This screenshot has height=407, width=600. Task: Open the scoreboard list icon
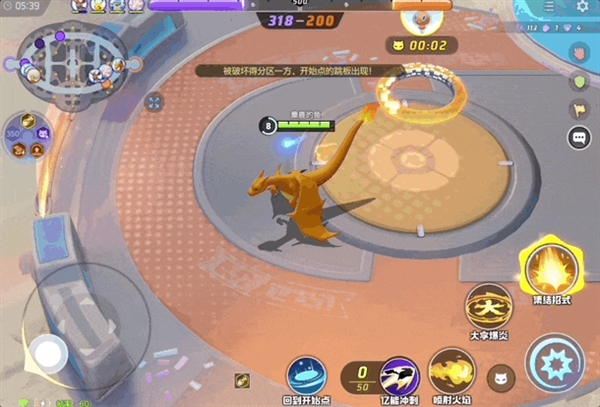point(551,7)
